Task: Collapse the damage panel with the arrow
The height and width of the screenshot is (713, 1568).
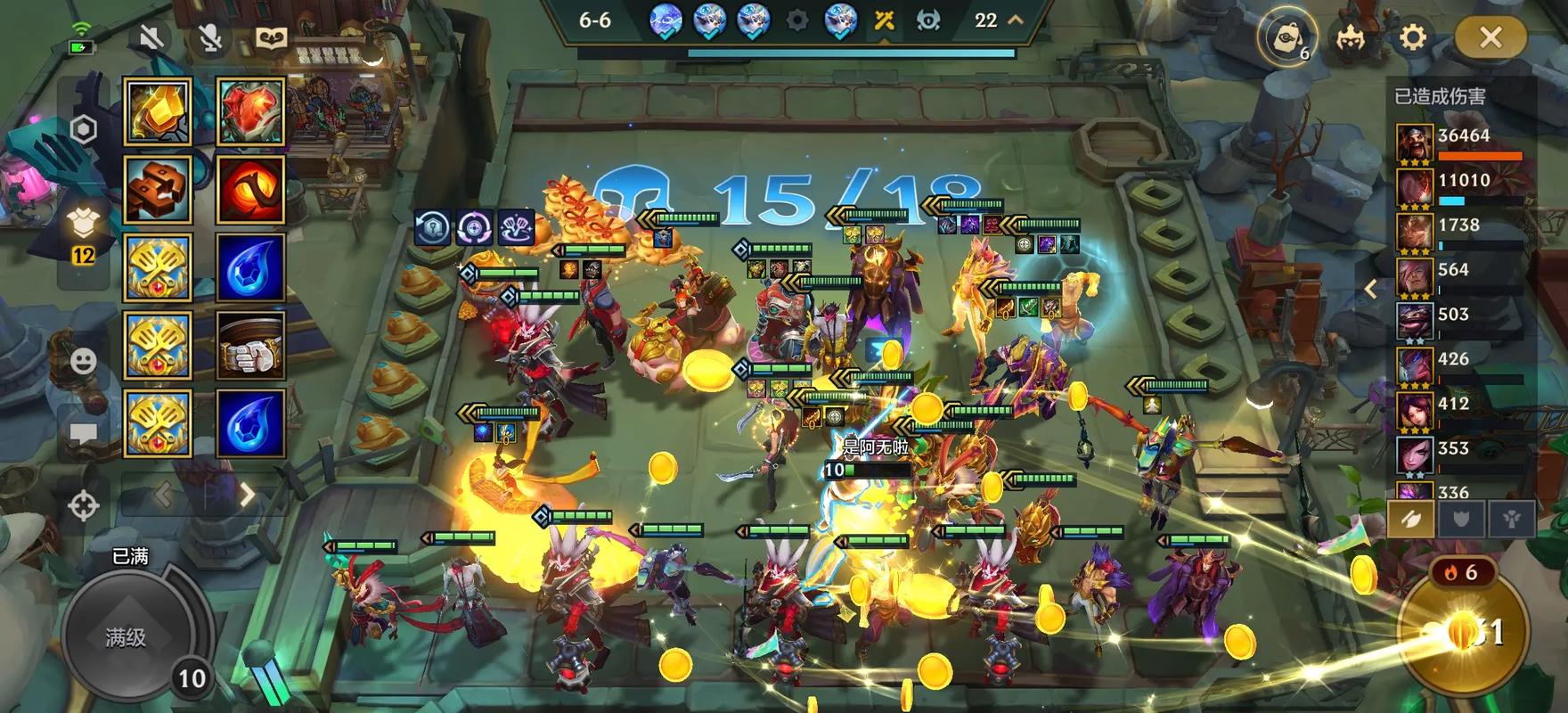Action: click(1371, 289)
